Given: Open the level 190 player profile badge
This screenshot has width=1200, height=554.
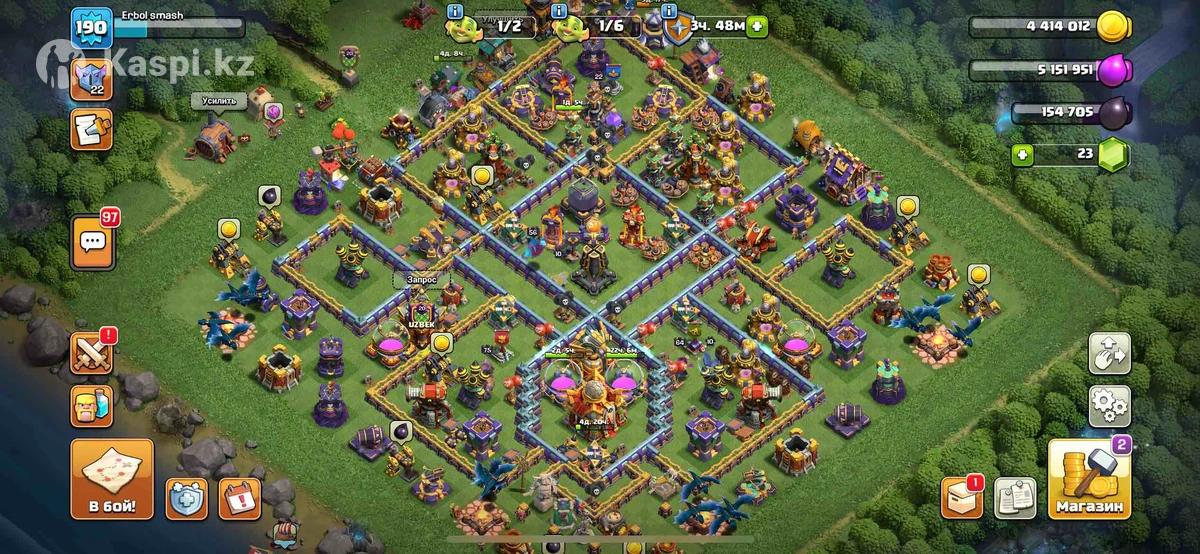Looking at the screenshot, I should pos(91,29).
